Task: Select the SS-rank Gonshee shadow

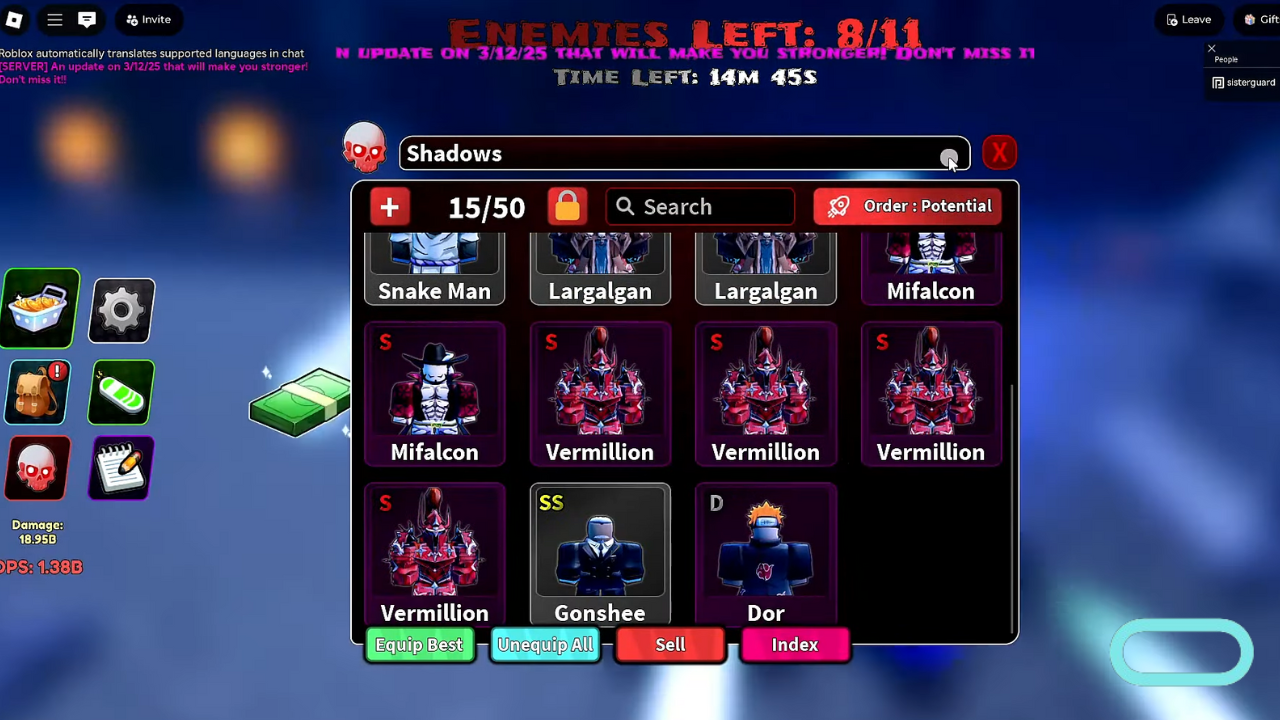Action: click(x=600, y=555)
